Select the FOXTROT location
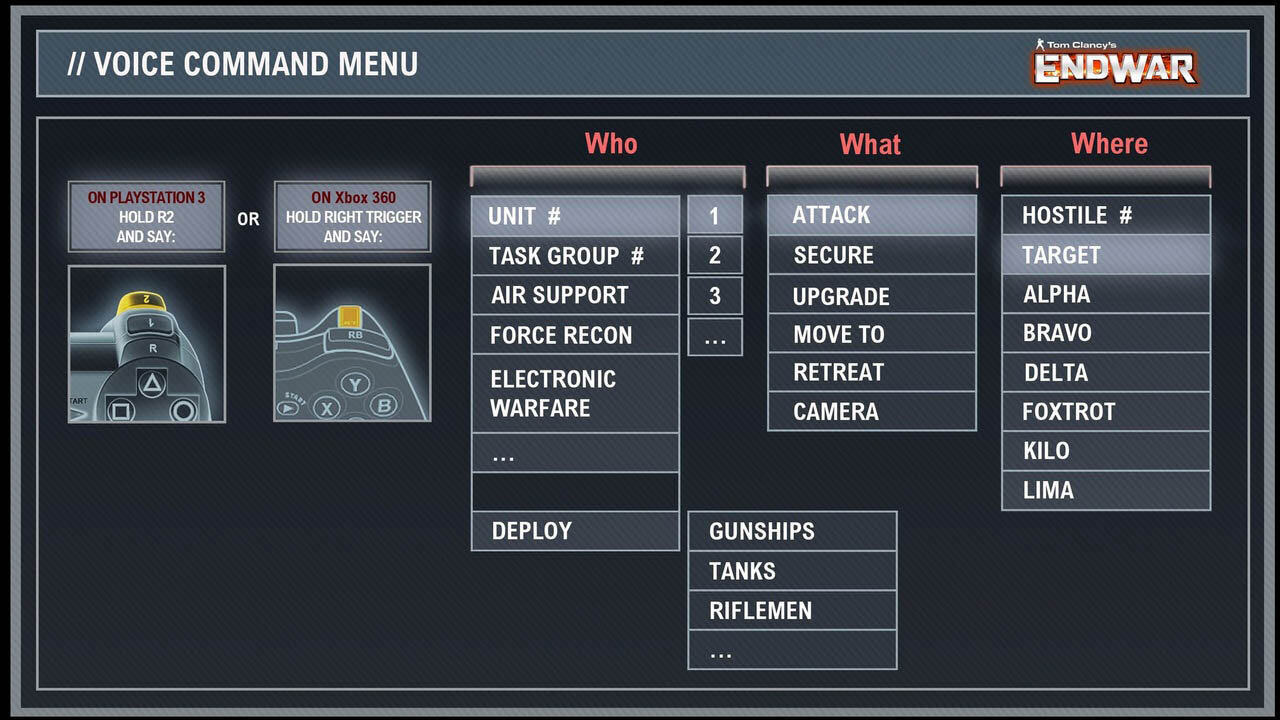1280x720 pixels. [x=1106, y=411]
